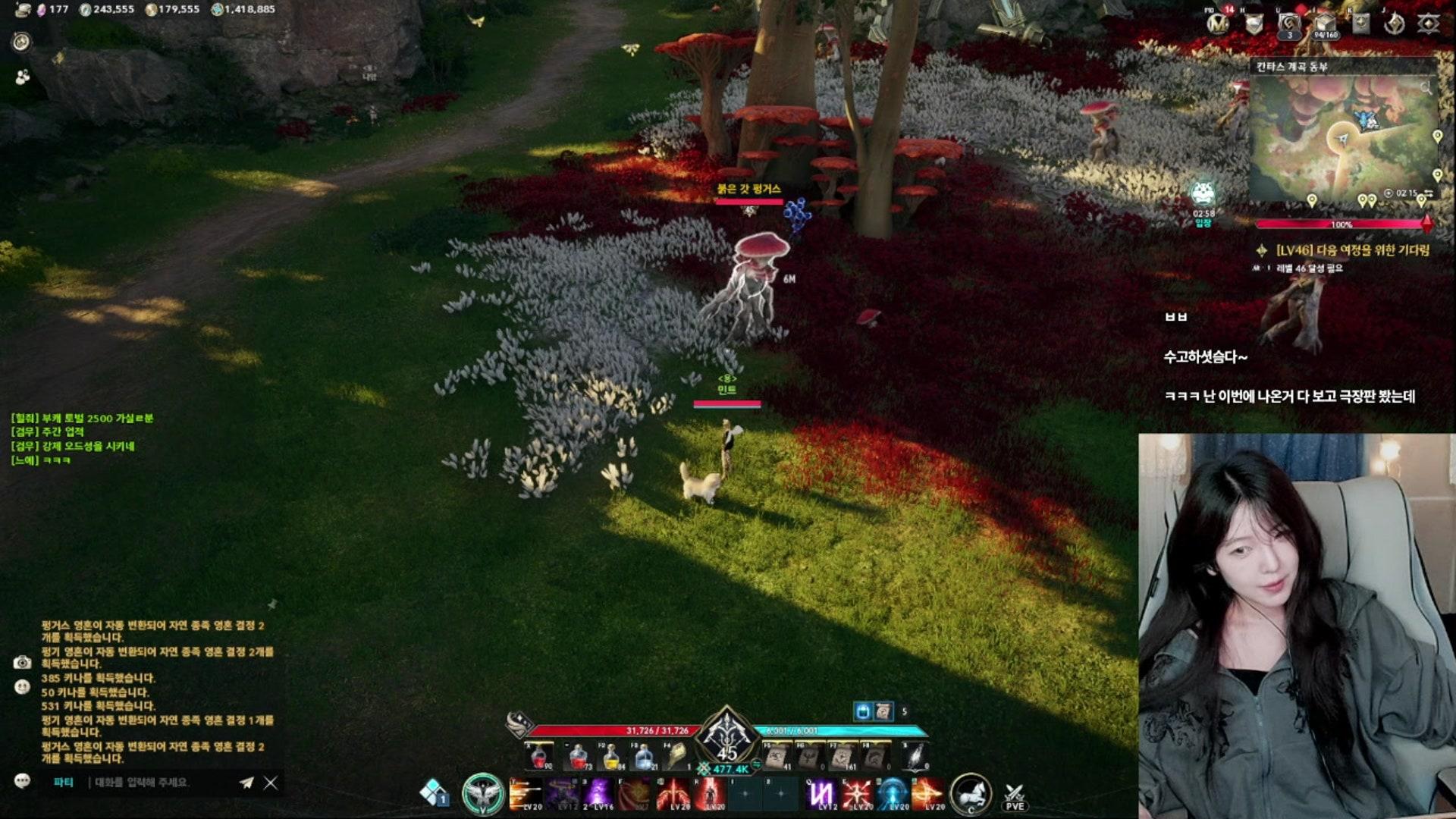Open the speech bubble chat icon
This screenshot has width=1456, height=819.
click(22, 781)
